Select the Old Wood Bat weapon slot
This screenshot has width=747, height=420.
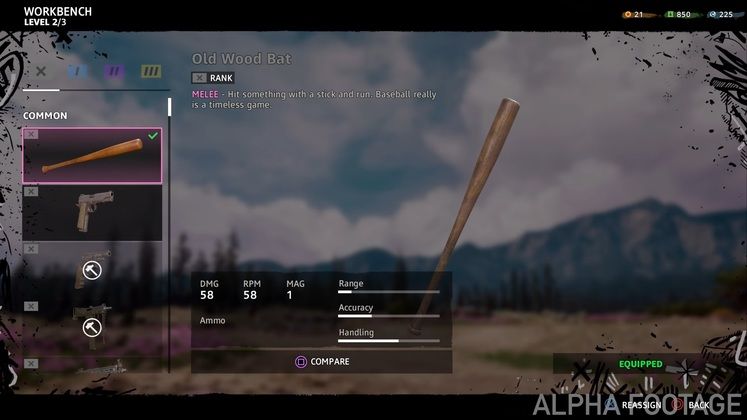92,156
